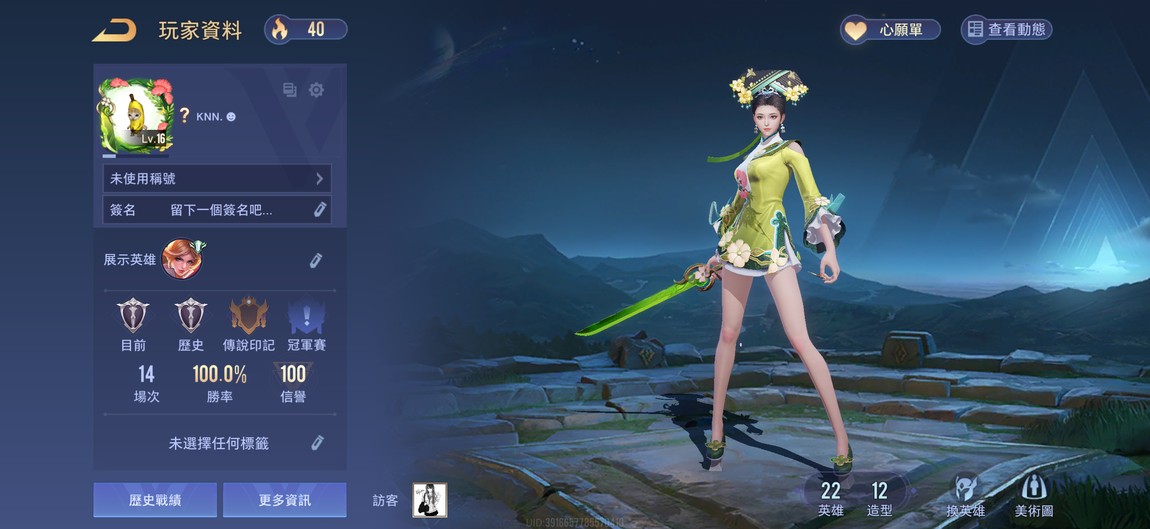Click the copy icon beside the gear
The width and height of the screenshot is (1150, 529).
290,90
